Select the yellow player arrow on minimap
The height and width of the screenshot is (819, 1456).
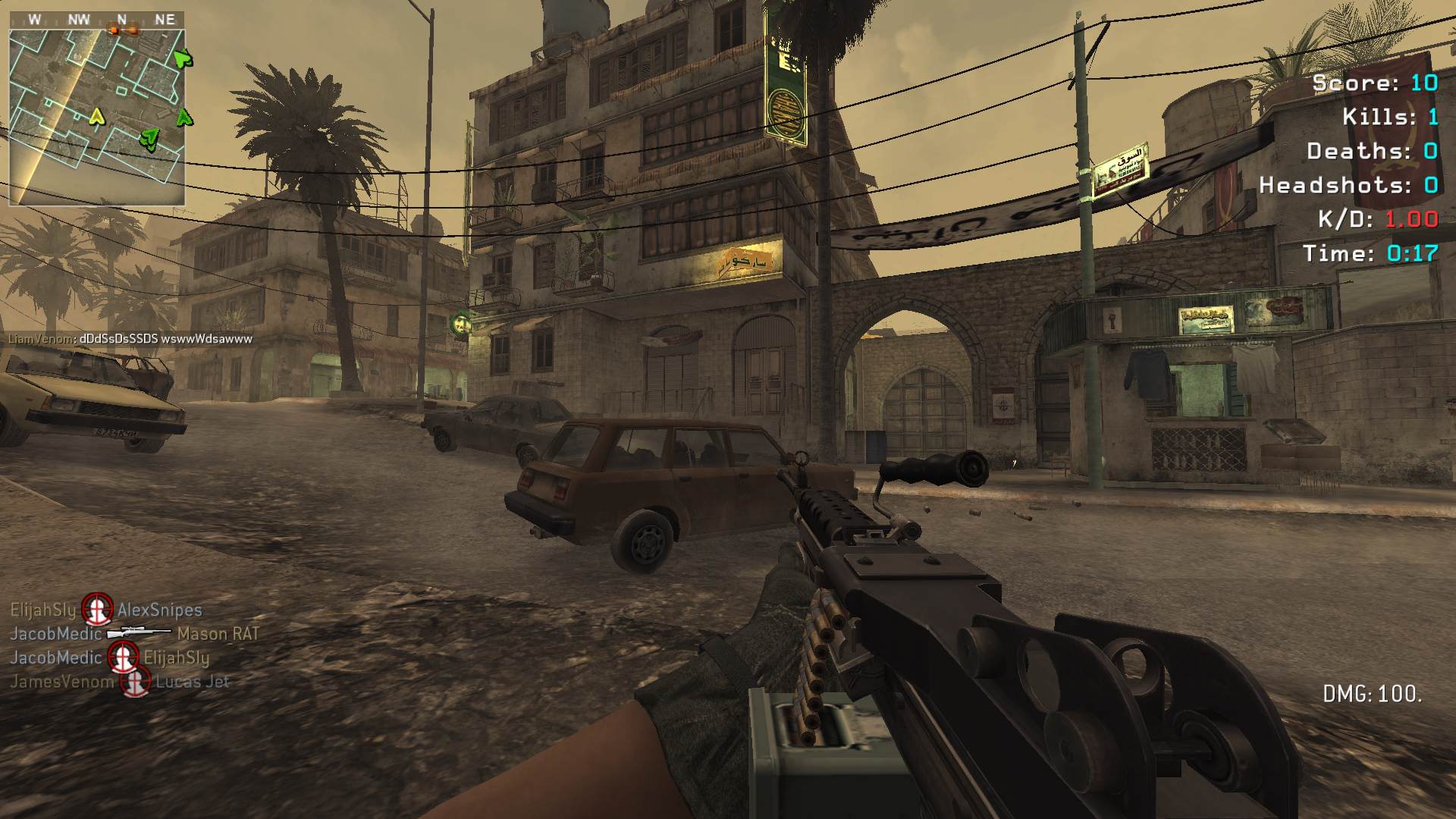pos(96,117)
